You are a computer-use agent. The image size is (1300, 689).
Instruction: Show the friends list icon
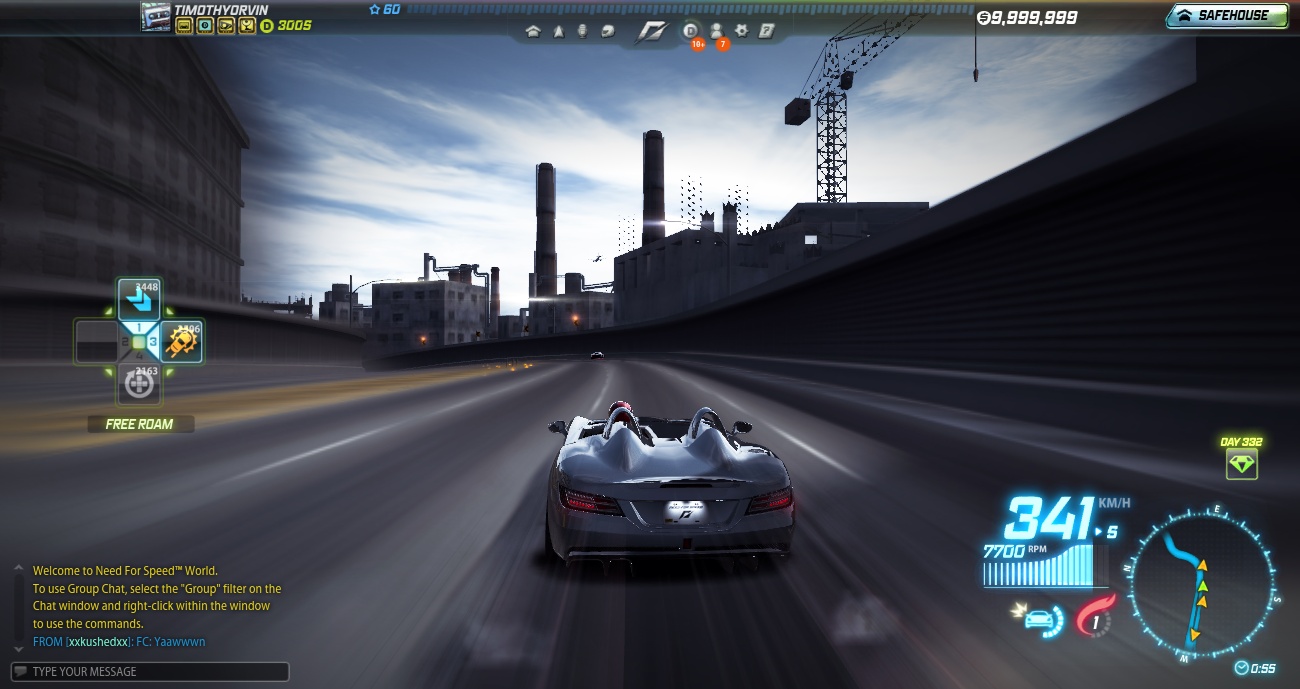pyautogui.click(x=717, y=32)
